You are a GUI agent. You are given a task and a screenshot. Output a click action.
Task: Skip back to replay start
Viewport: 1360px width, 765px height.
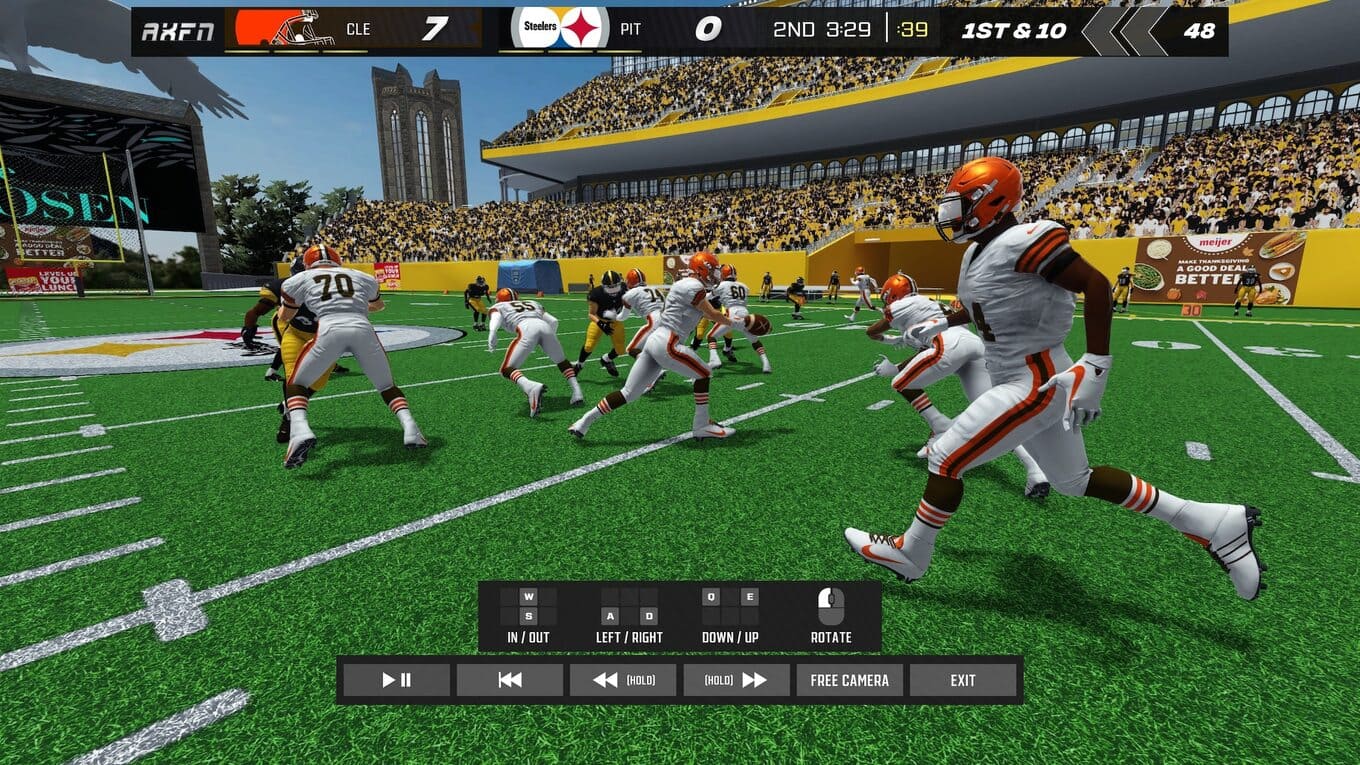tap(510, 680)
